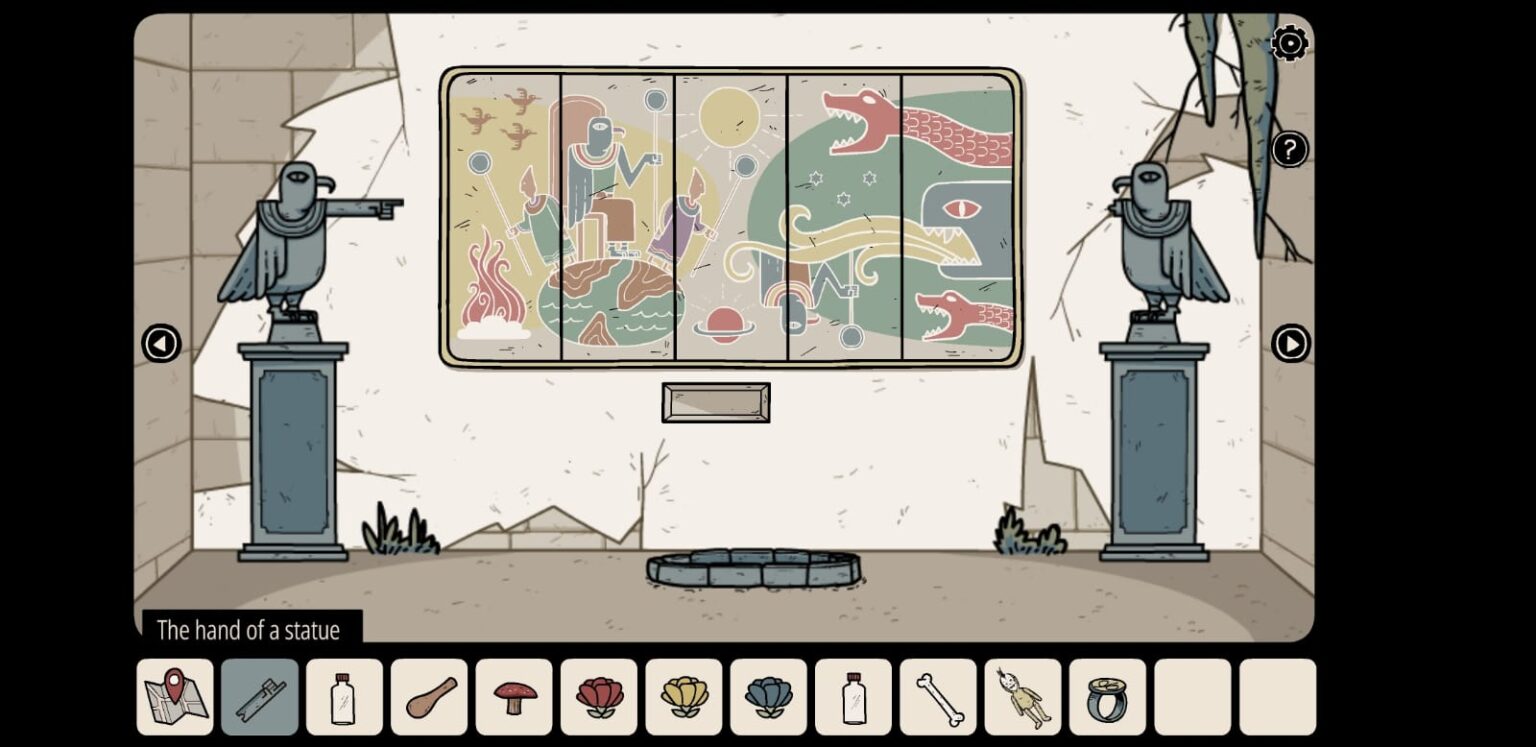Screen dimensions: 1536x747
Task: Open the hint question mark
Action: pyautogui.click(x=1289, y=149)
